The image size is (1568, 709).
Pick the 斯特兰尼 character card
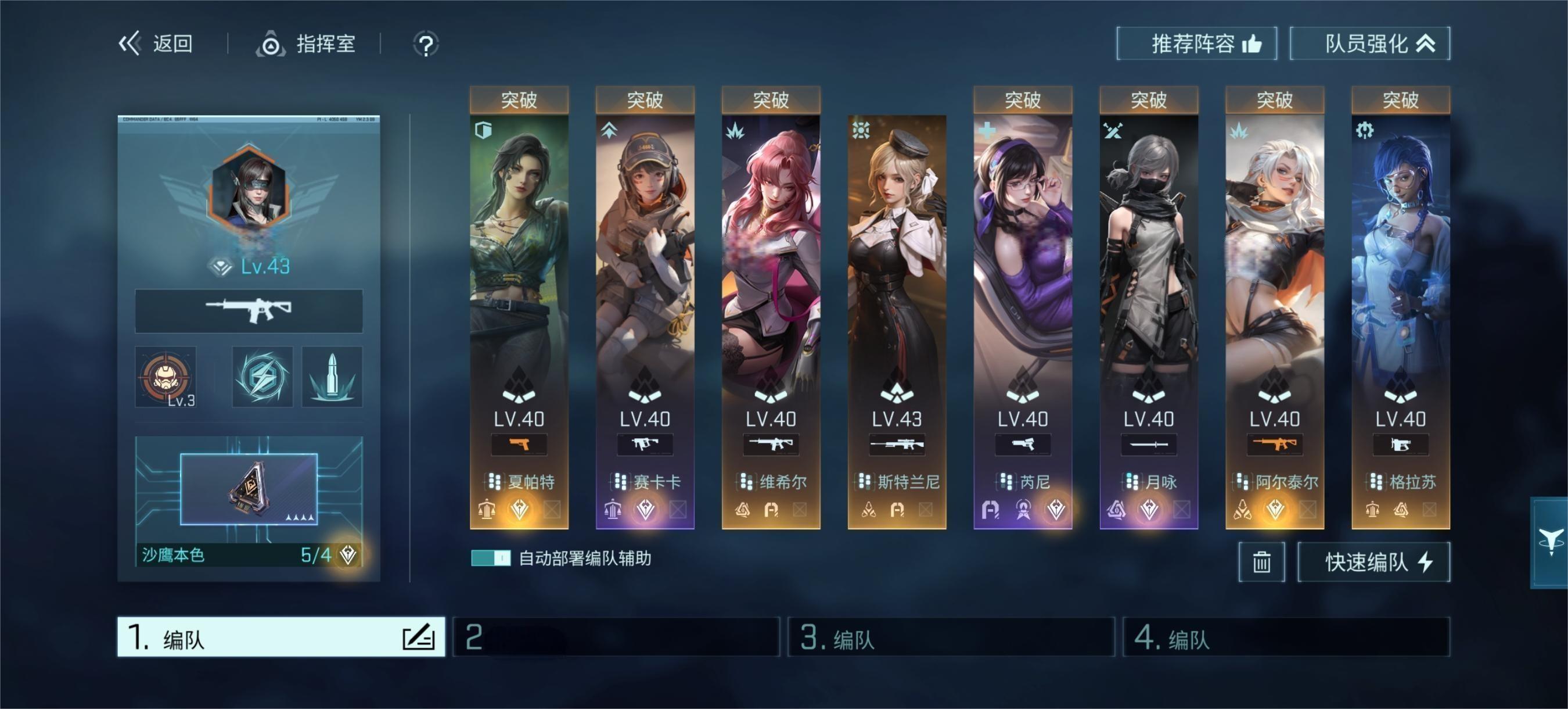tap(897, 274)
